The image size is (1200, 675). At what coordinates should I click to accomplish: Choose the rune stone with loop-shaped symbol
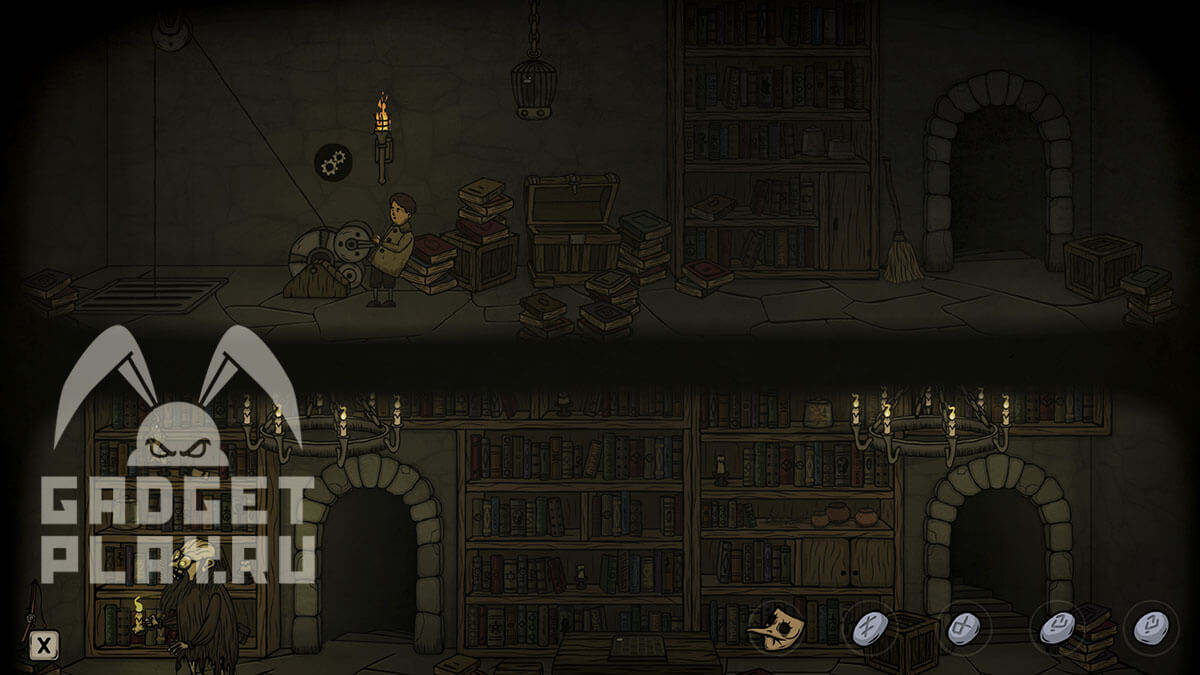[961, 629]
